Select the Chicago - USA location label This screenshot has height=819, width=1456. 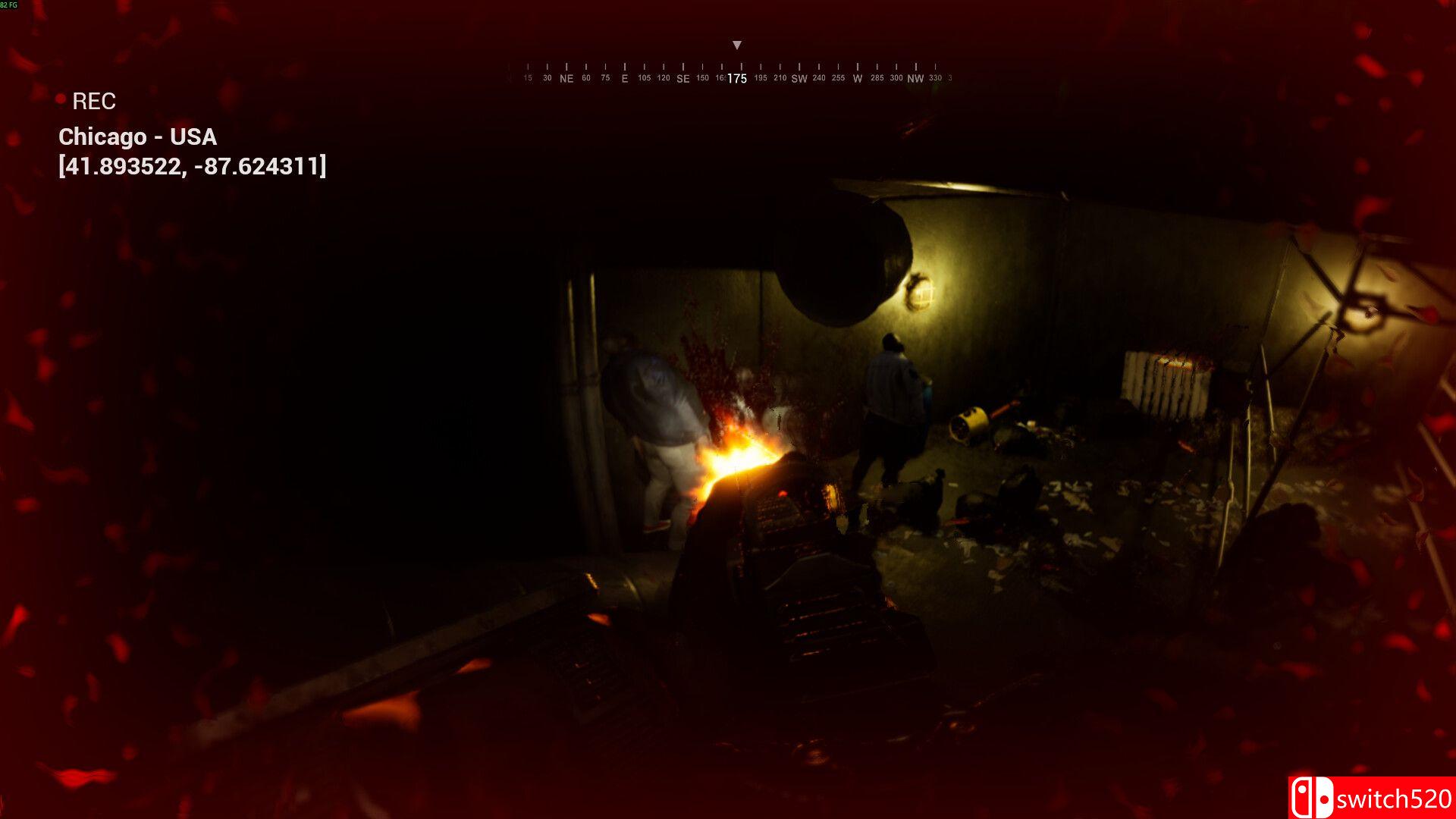(138, 137)
